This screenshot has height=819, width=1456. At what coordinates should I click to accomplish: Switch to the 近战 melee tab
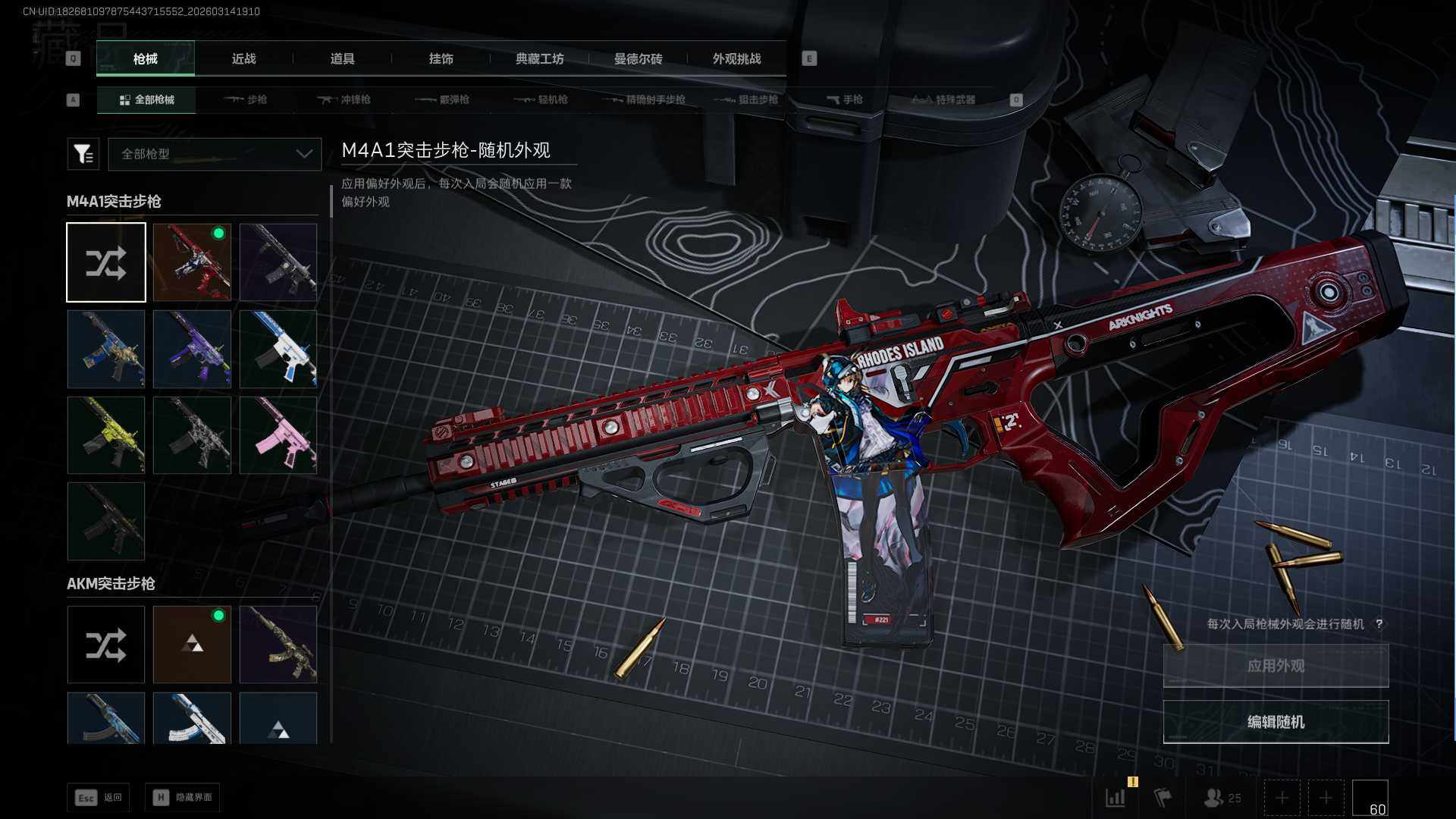click(x=243, y=59)
